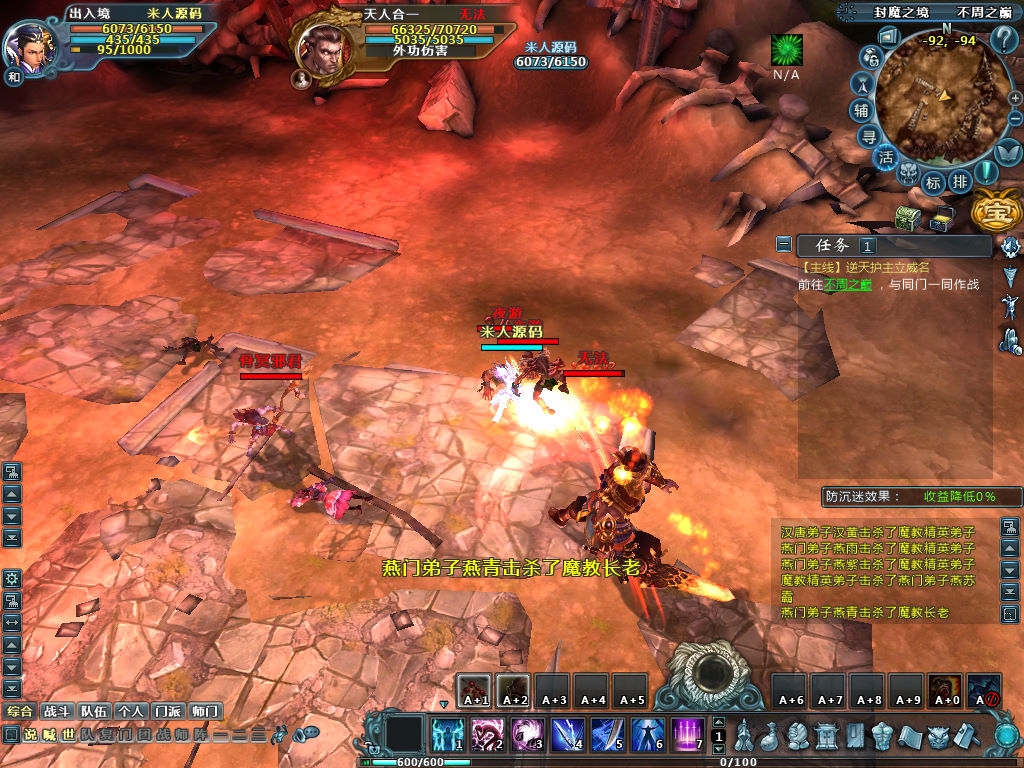Image resolution: width=1024 pixels, height=768 pixels.
Task: Activate skill in hotbar slot 1
Action: (x=447, y=735)
